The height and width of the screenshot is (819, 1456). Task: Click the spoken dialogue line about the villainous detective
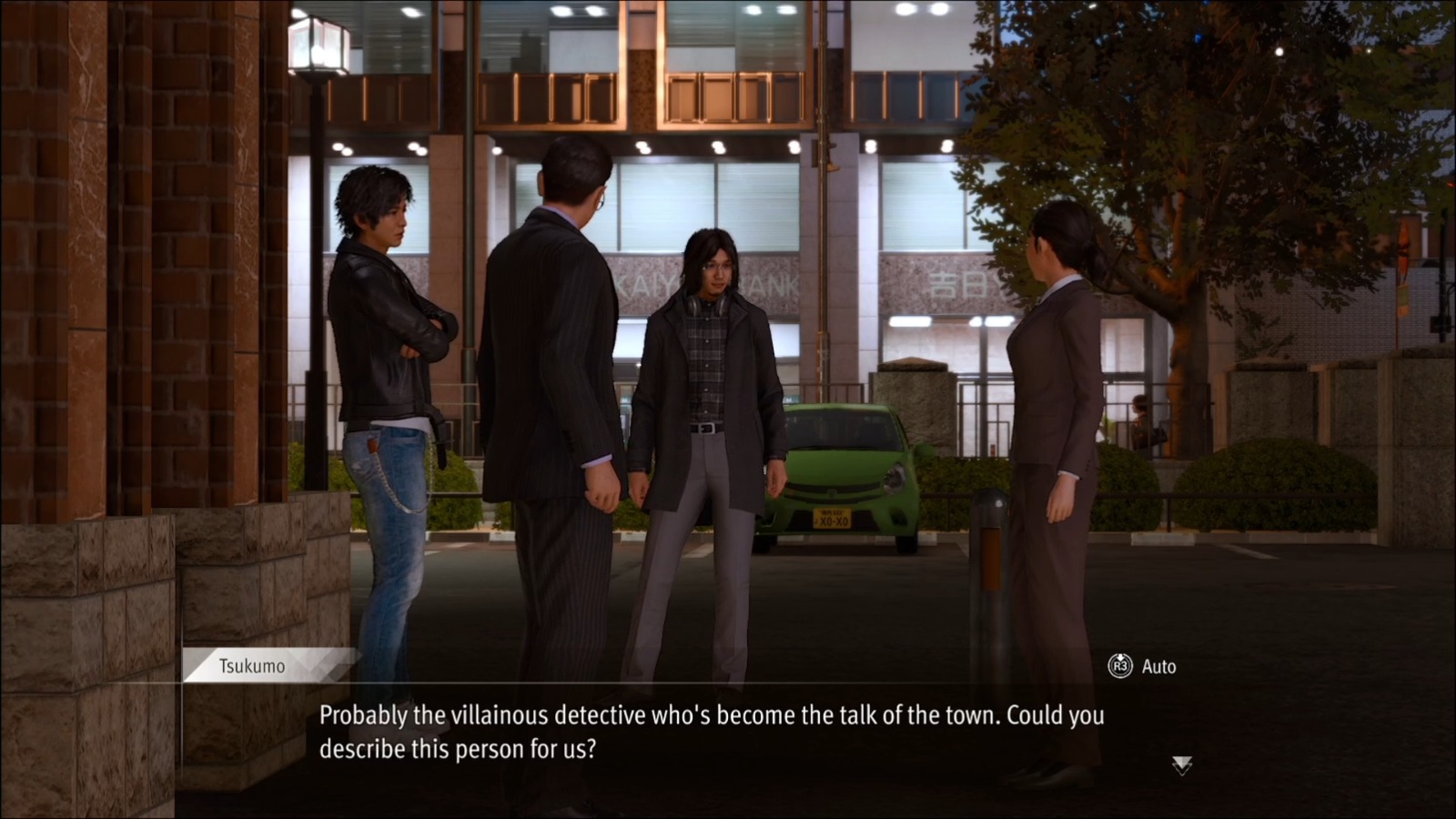[710, 718]
